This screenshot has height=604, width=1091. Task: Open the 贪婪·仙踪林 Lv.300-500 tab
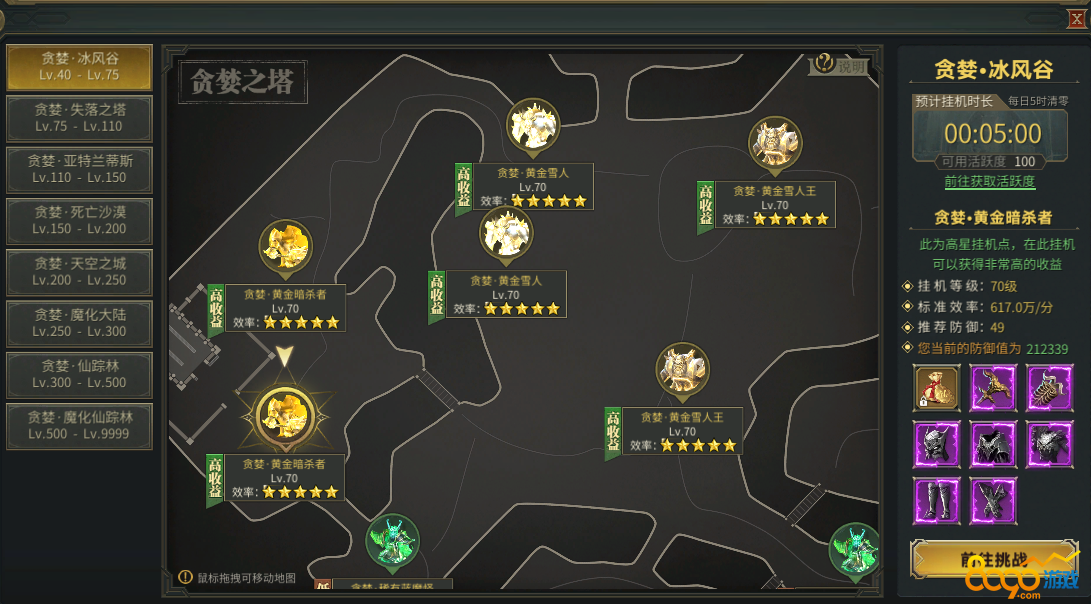(x=80, y=374)
